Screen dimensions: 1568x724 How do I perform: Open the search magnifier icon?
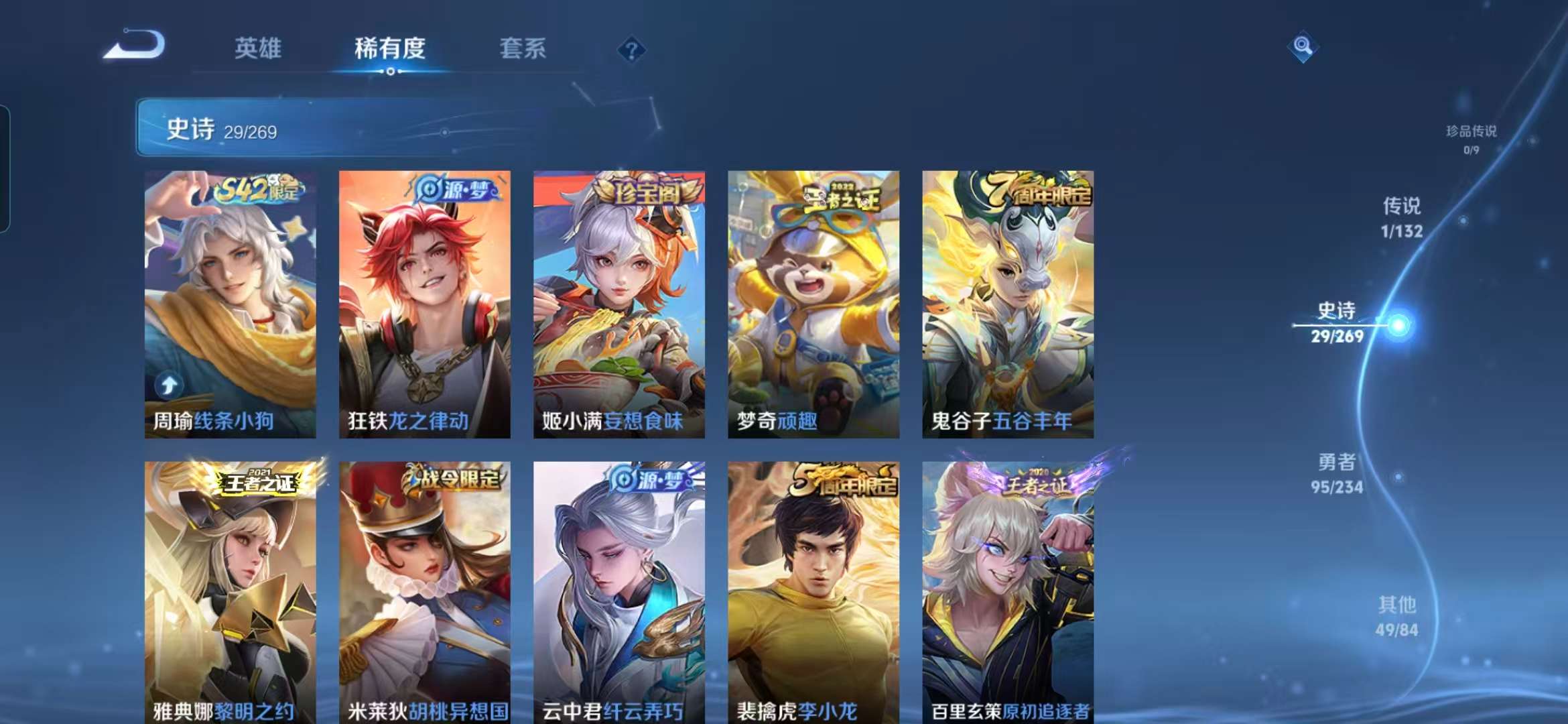pos(1303,47)
